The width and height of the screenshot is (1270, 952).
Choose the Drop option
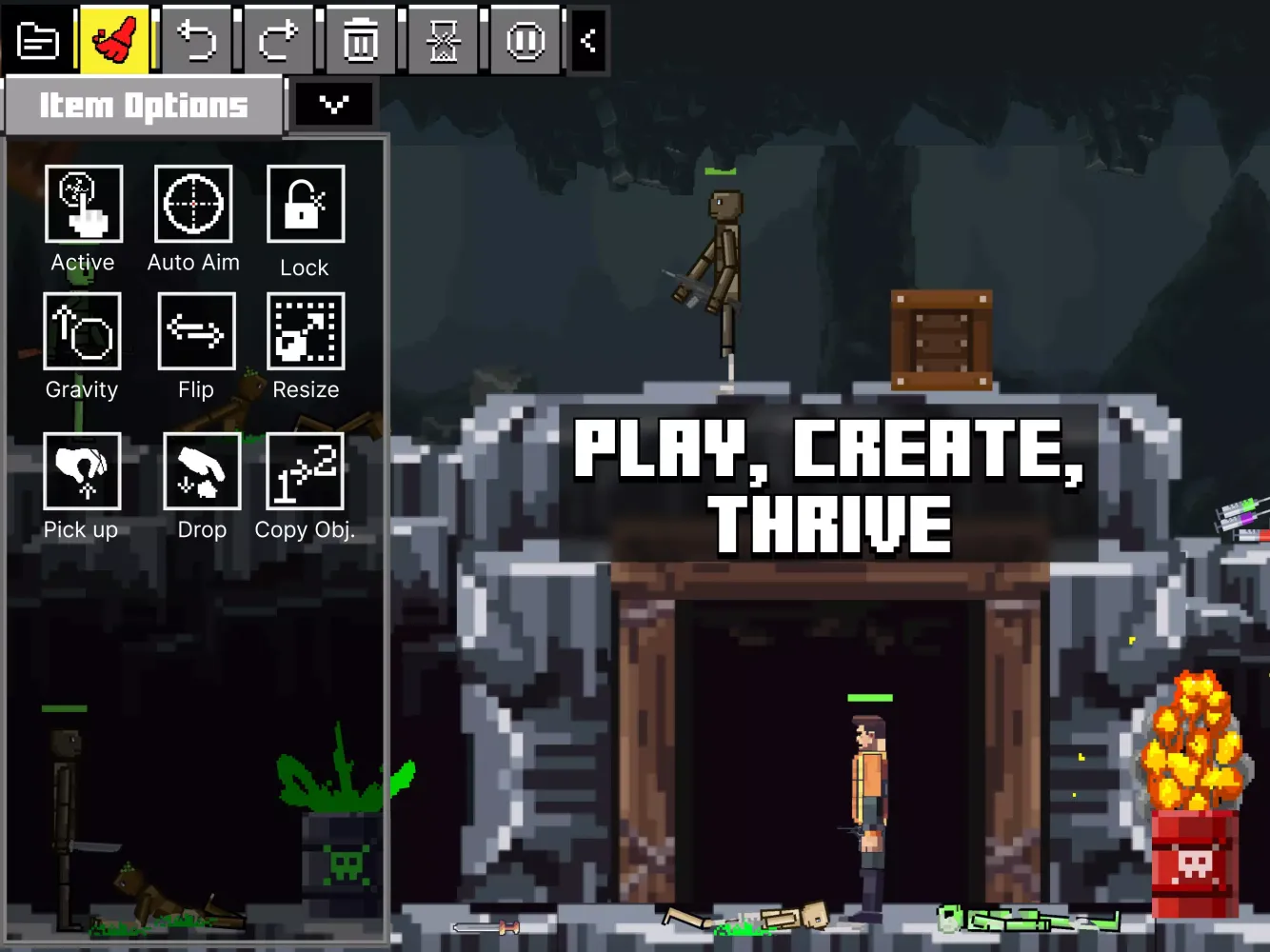tap(201, 472)
